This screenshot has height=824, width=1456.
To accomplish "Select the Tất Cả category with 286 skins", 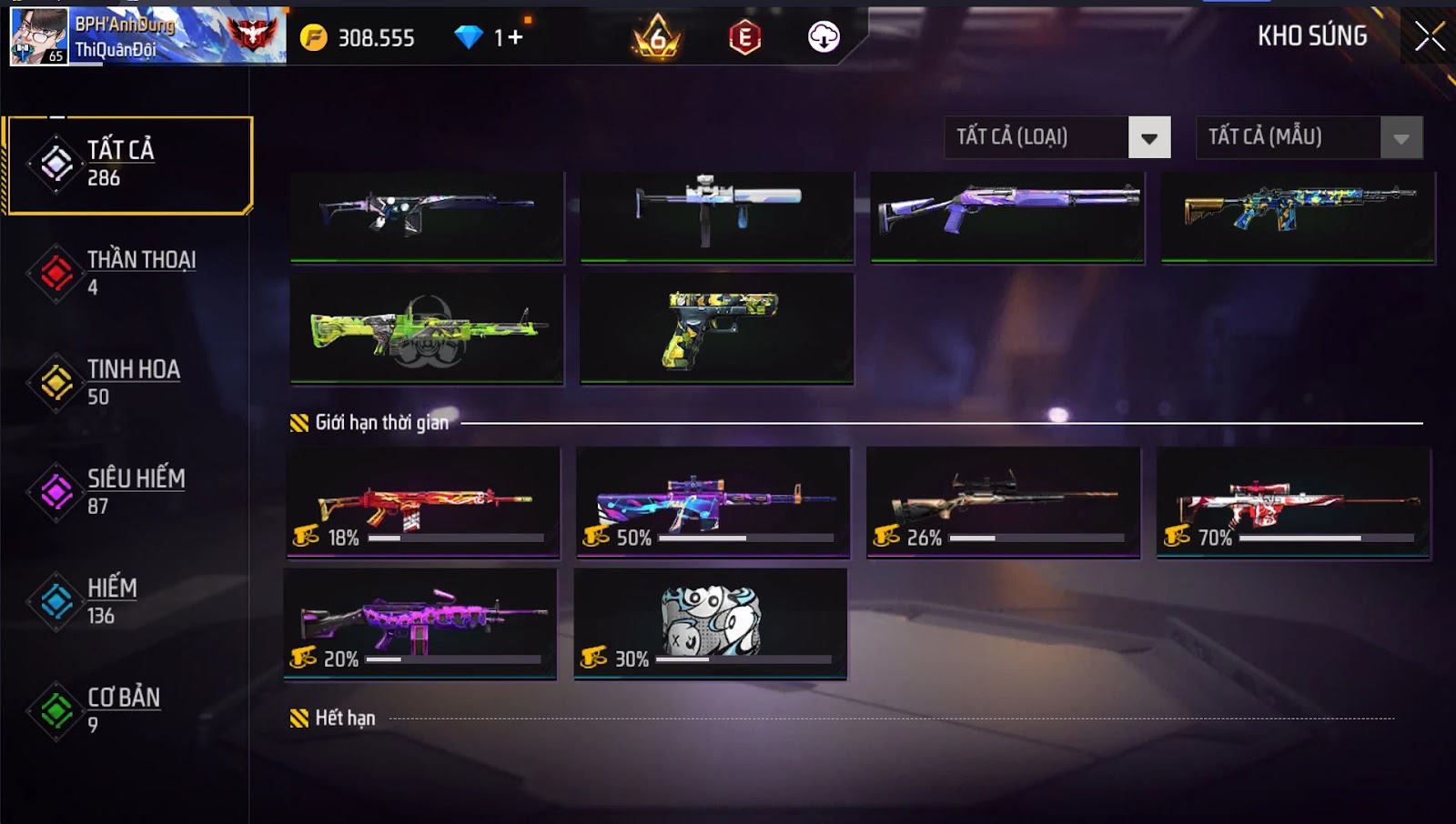I will point(128,165).
